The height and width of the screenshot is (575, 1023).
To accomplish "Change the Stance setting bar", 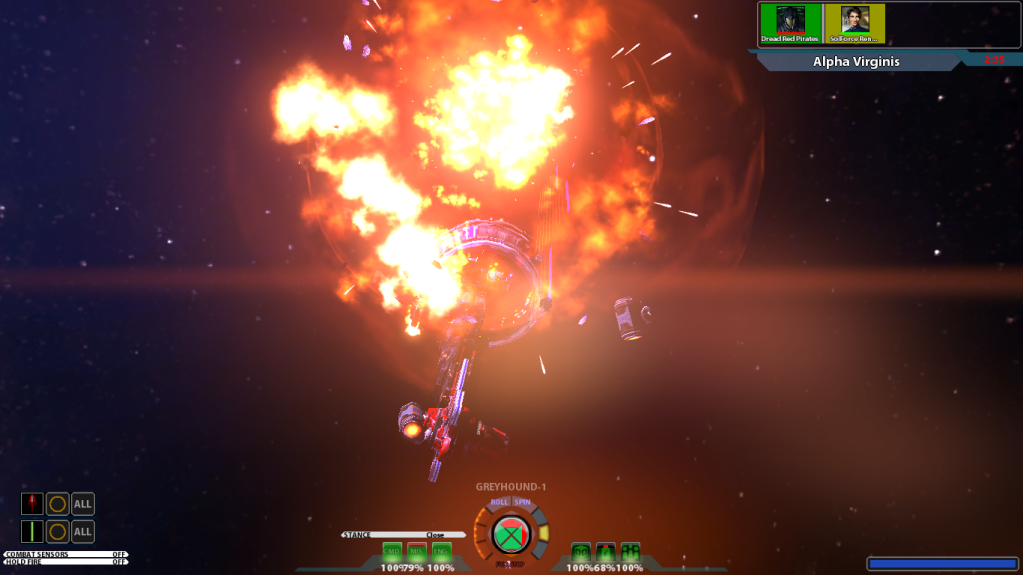I will pyautogui.click(x=404, y=535).
